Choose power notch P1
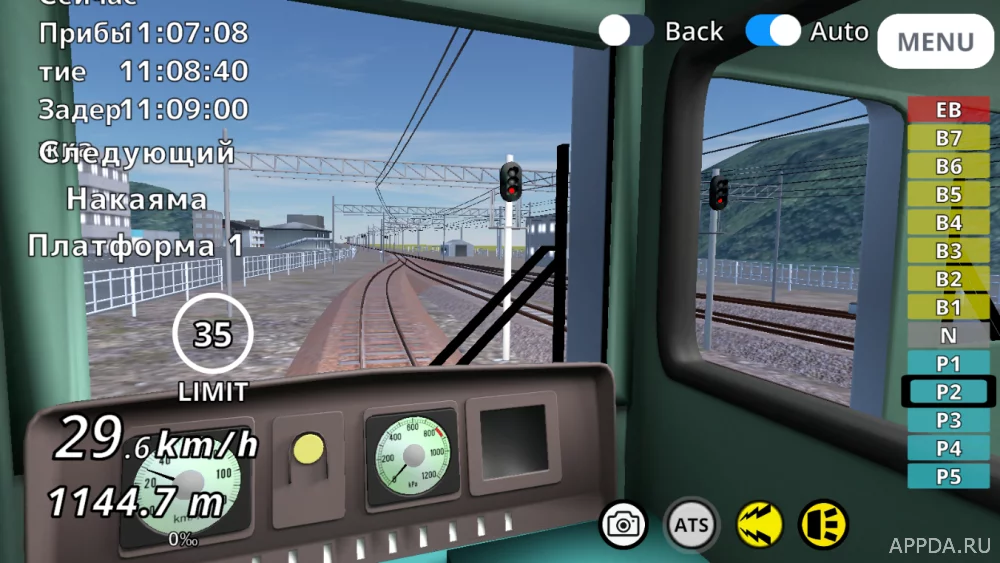The width and height of the screenshot is (1000, 563). [x=948, y=363]
